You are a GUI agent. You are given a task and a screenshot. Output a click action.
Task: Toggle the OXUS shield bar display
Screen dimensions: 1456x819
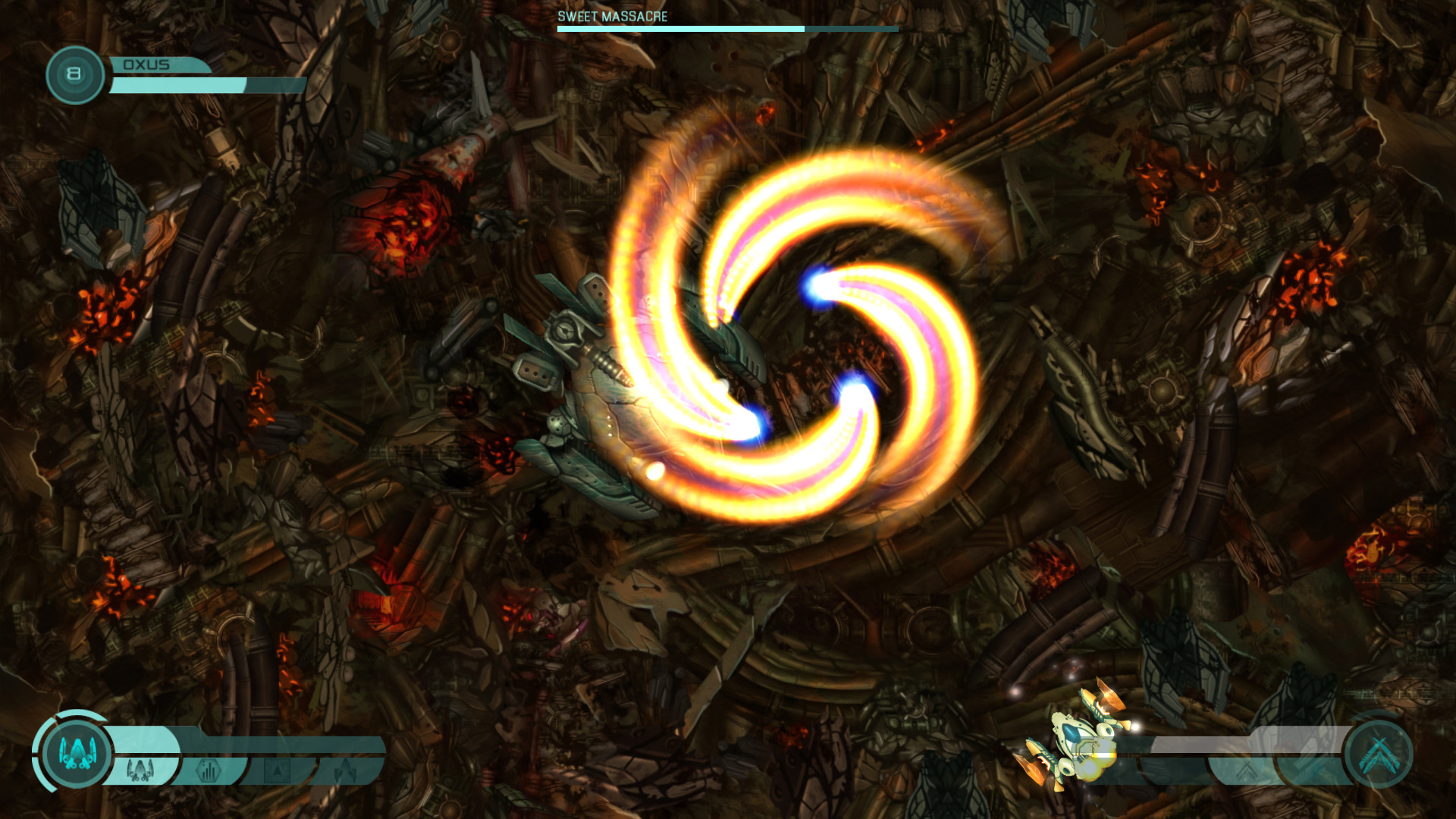click(x=180, y=83)
